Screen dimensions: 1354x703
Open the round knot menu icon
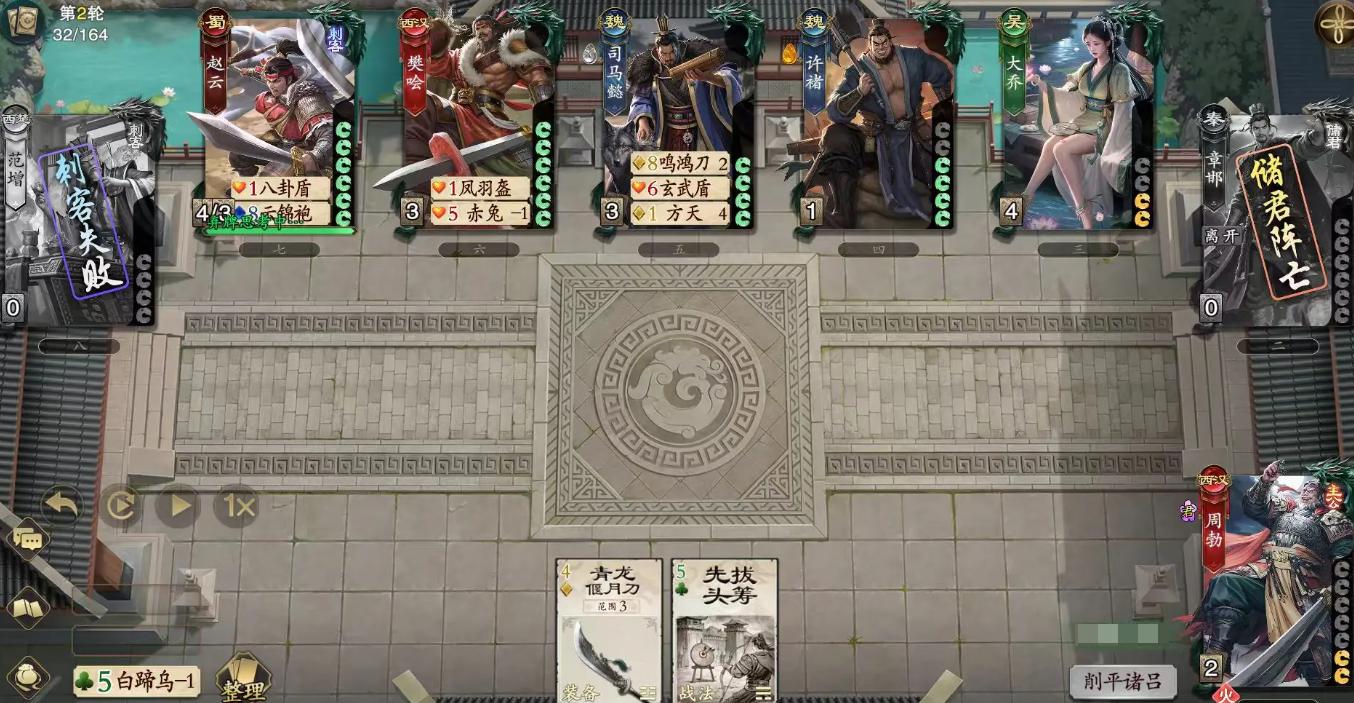pyautogui.click(x=1334, y=22)
